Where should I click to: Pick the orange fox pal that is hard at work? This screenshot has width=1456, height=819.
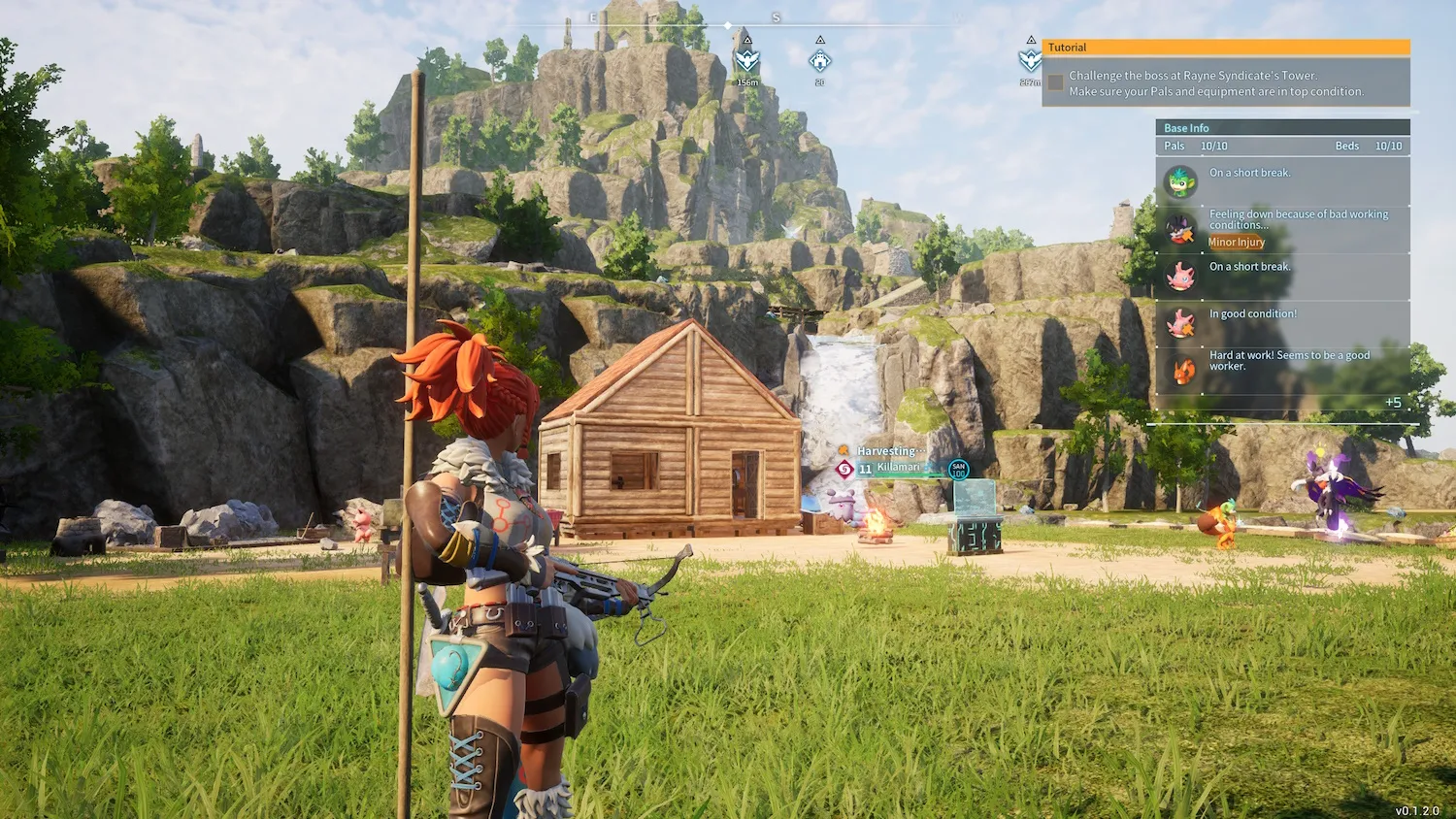1183,371
